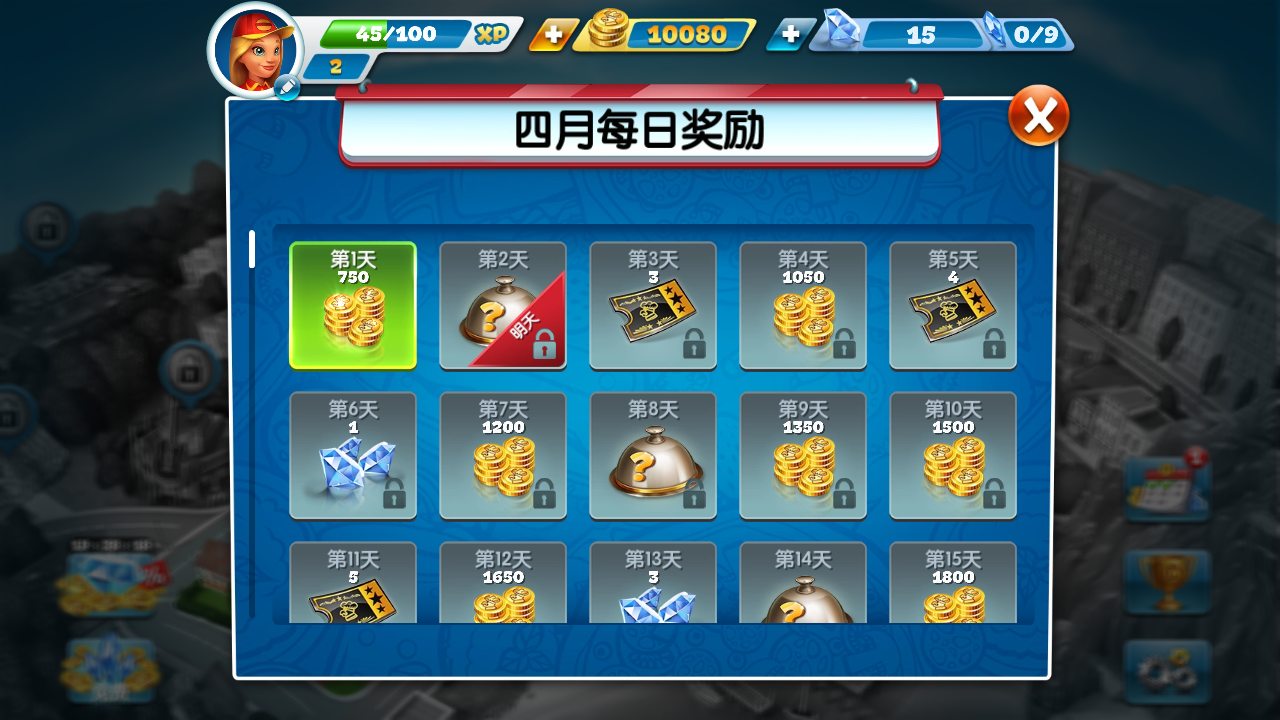Buy more diamonds with the plus button

coord(790,35)
